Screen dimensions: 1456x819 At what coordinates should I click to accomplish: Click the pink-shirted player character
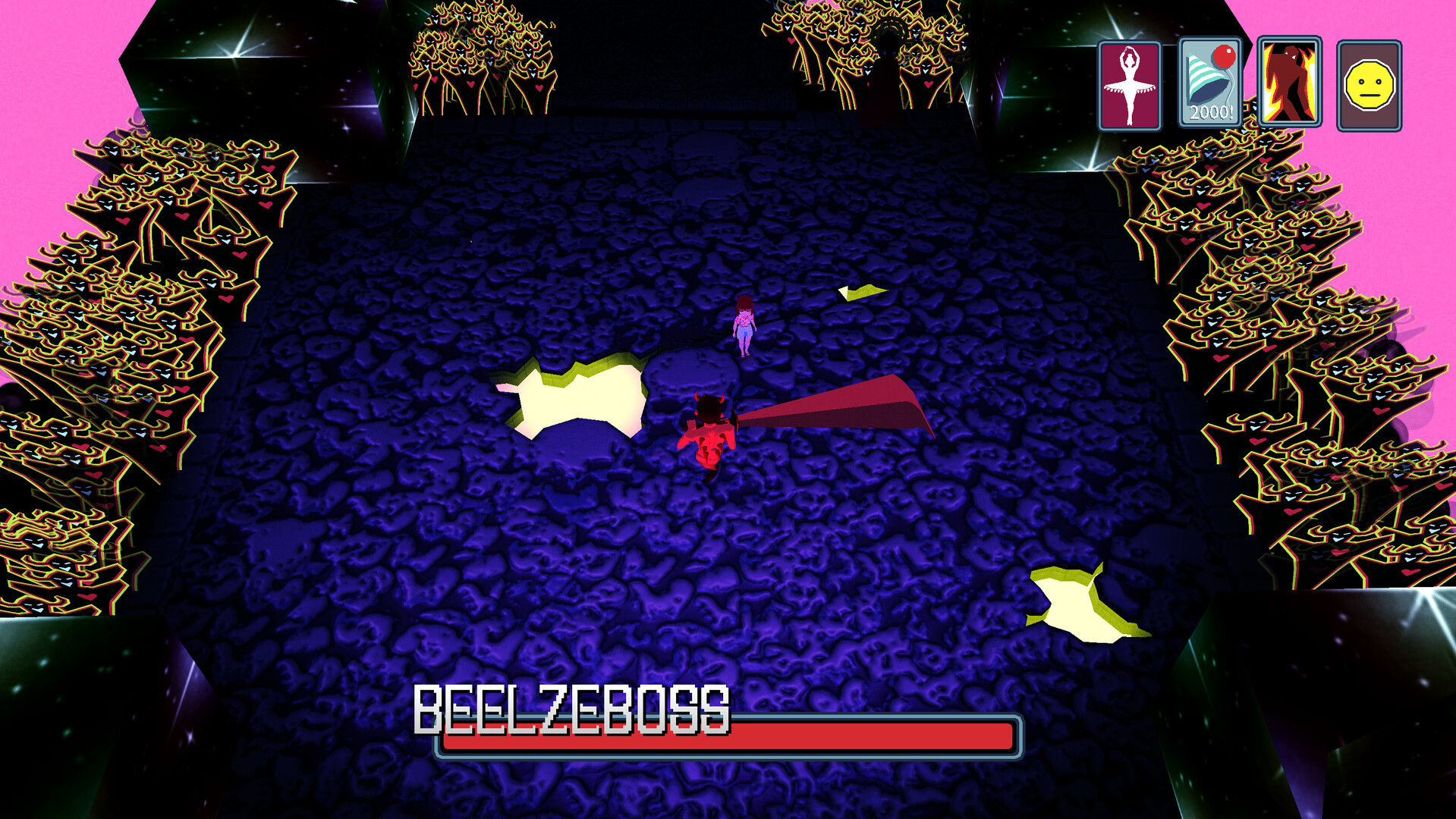(x=744, y=322)
